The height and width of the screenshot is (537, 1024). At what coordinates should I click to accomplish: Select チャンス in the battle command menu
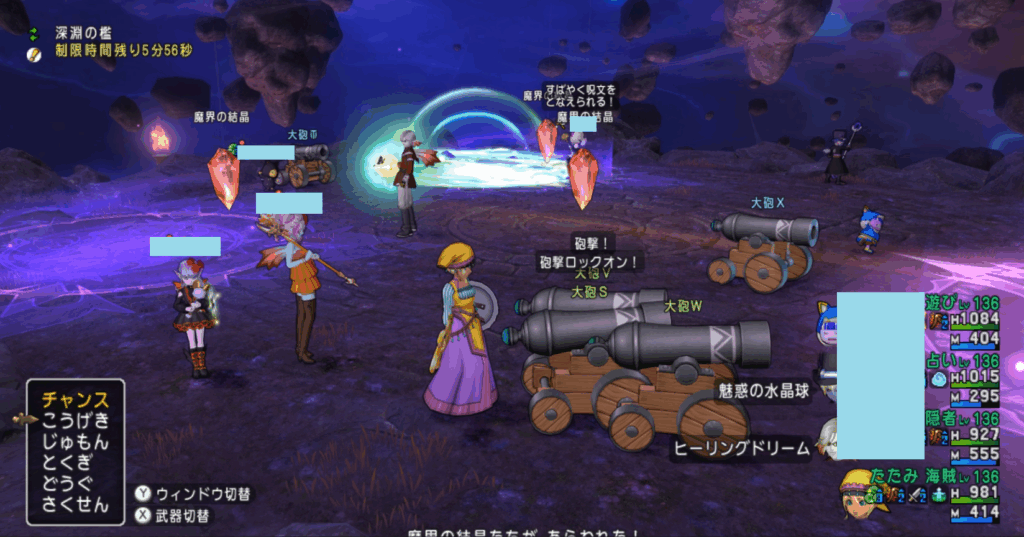(x=75, y=400)
